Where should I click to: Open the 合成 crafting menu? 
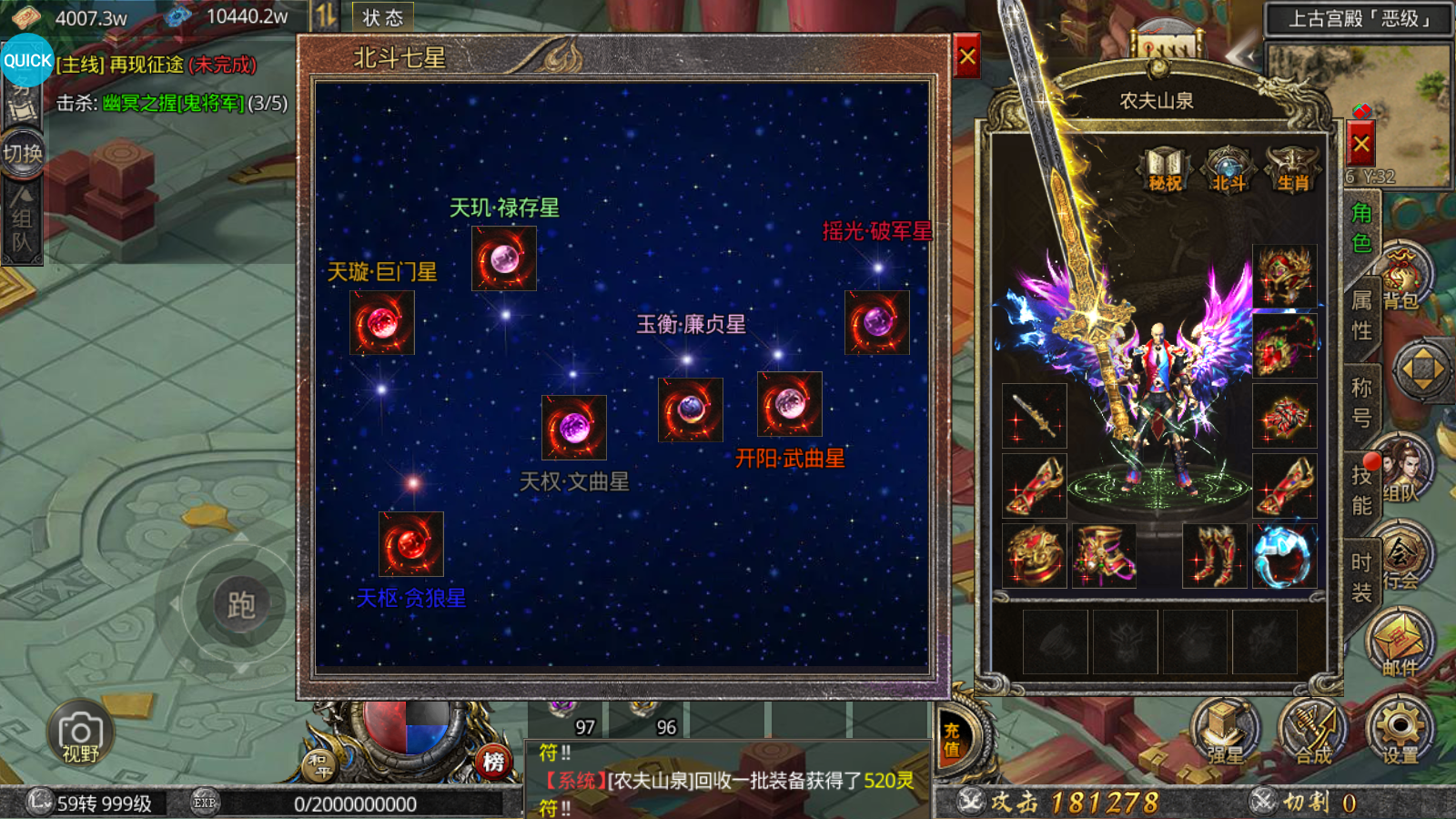(x=1313, y=733)
